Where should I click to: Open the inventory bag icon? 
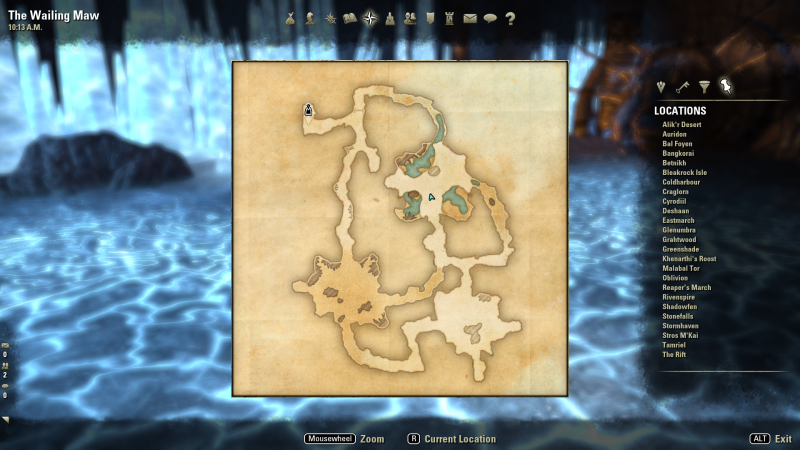click(291, 17)
